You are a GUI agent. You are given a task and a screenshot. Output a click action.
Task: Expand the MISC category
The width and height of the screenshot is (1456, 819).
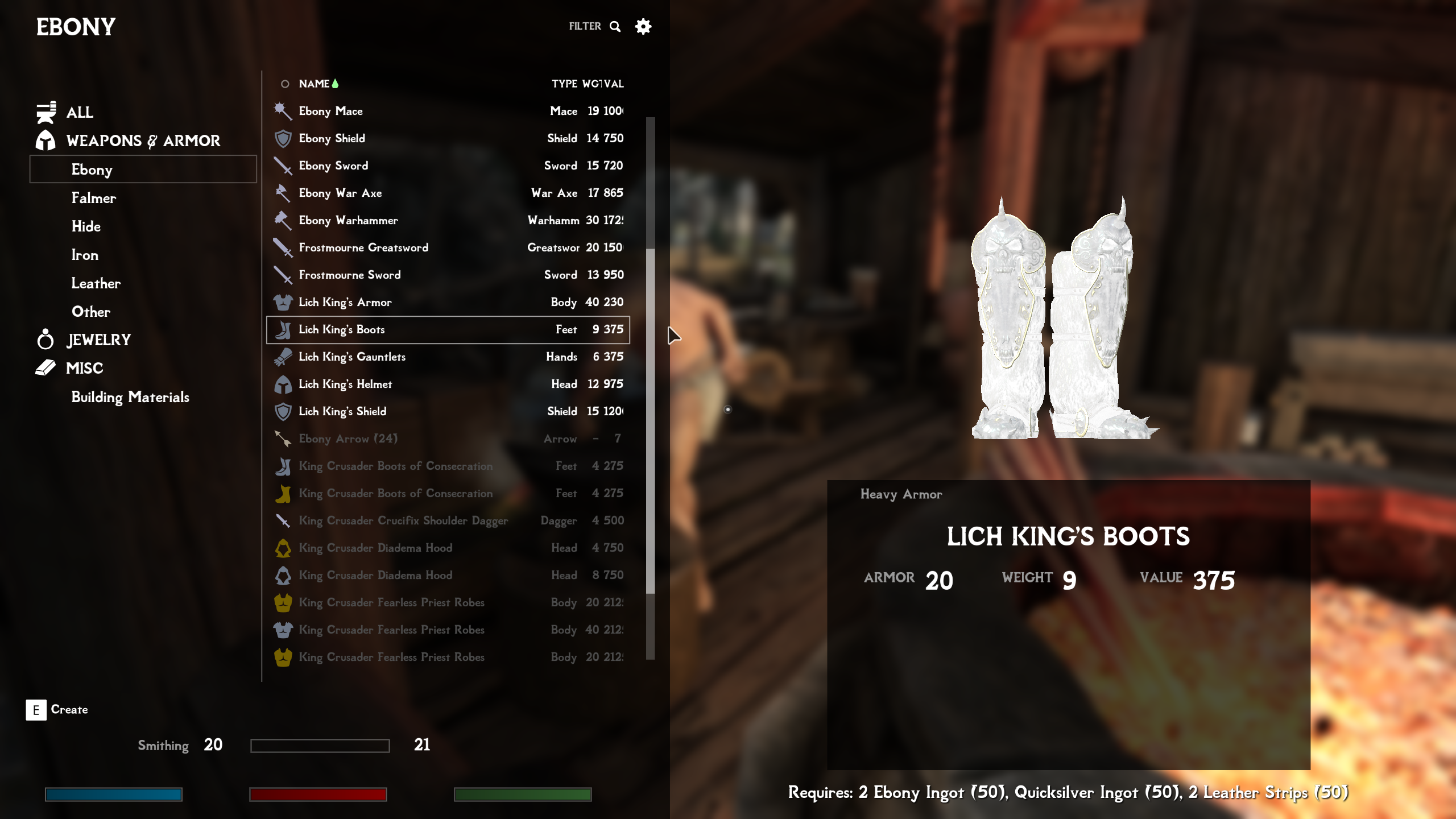tap(84, 368)
